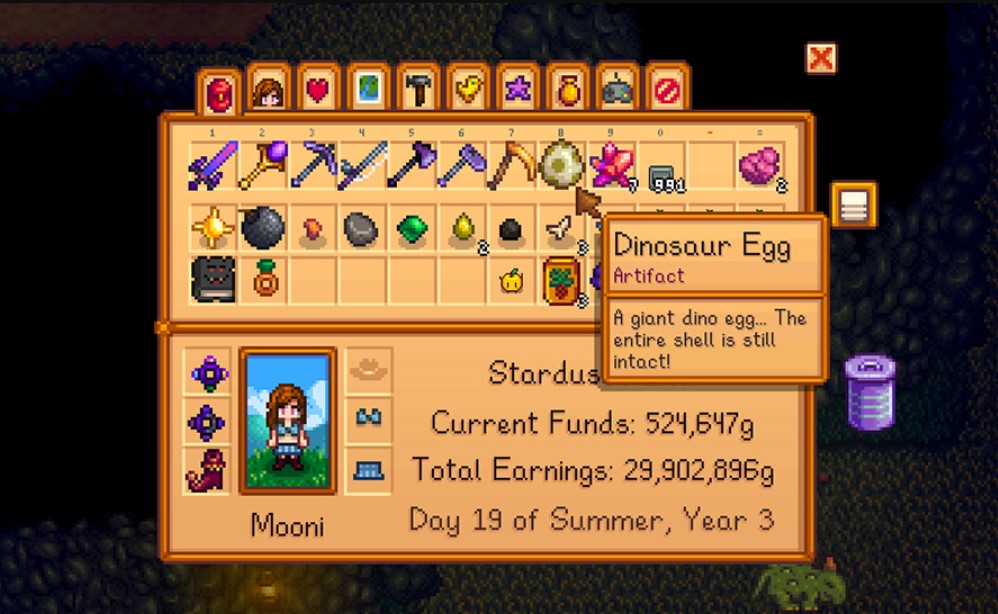Select the red boots equipment slot
Image resolution: width=998 pixels, height=614 pixels.
click(x=209, y=470)
